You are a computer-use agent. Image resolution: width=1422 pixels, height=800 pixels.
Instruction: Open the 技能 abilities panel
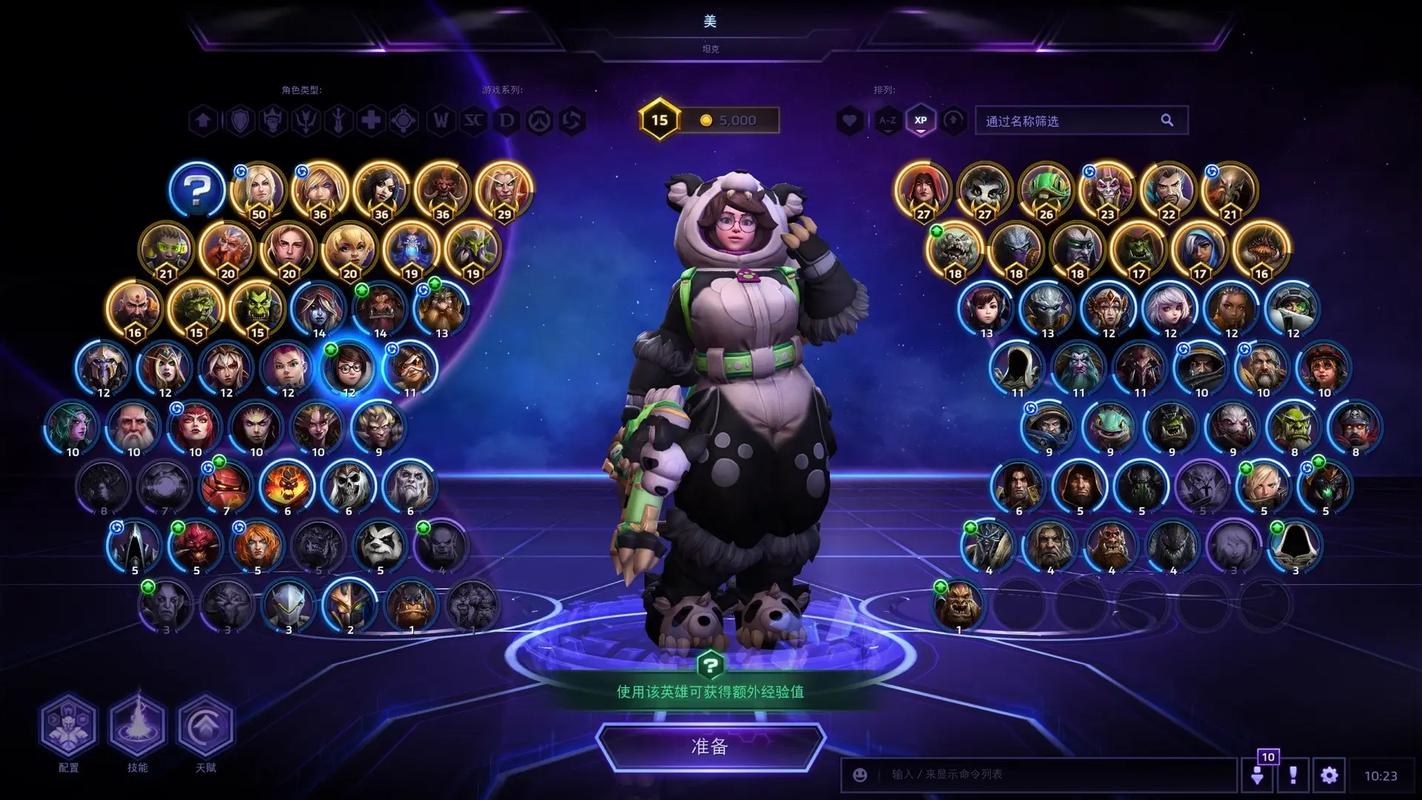coord(137,726)
